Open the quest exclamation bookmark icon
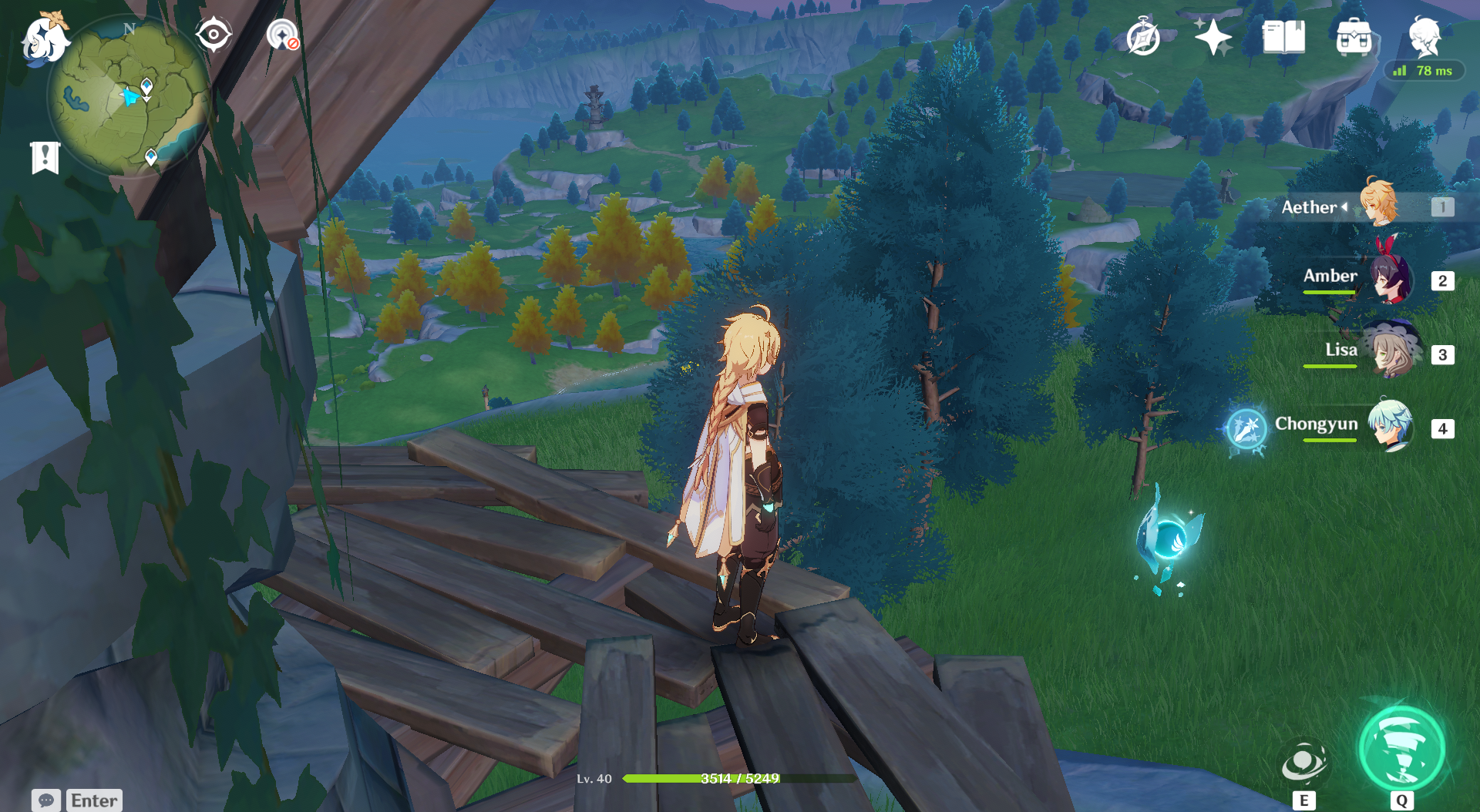The height and width of the screenshot is (812, 1480). (45, 158)
